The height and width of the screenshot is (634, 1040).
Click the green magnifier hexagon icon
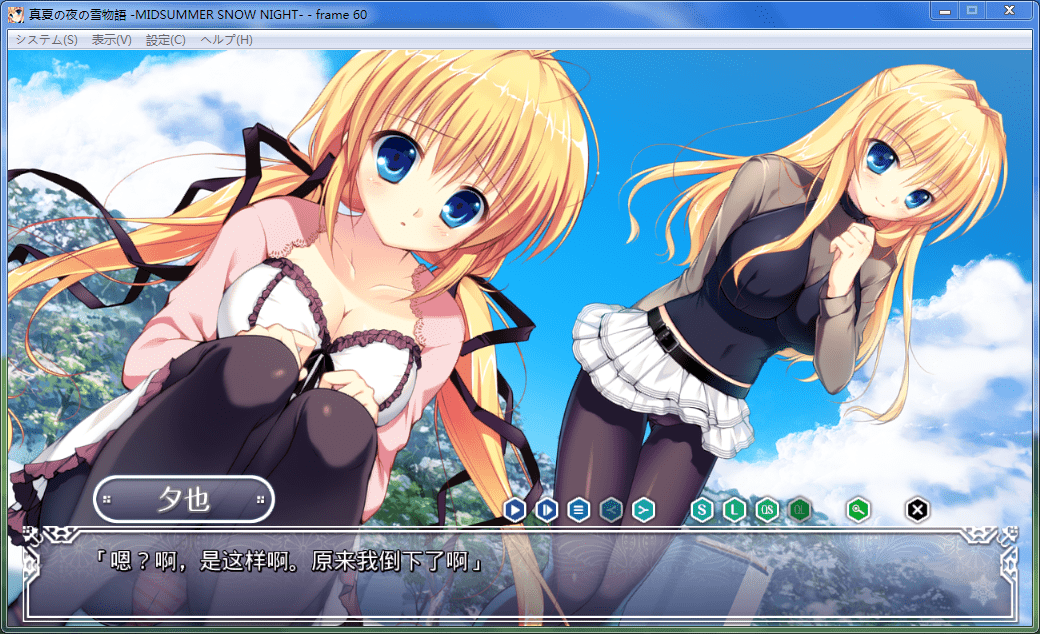click(x=858, y=510)
